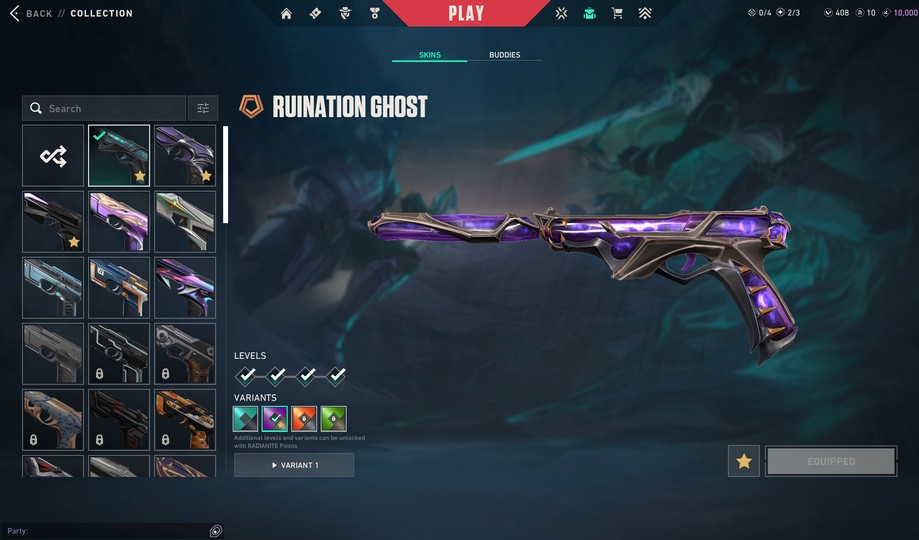Start matchmaking with the PLAY button
The image size is (919, 540).
click(x=466, y=13)
